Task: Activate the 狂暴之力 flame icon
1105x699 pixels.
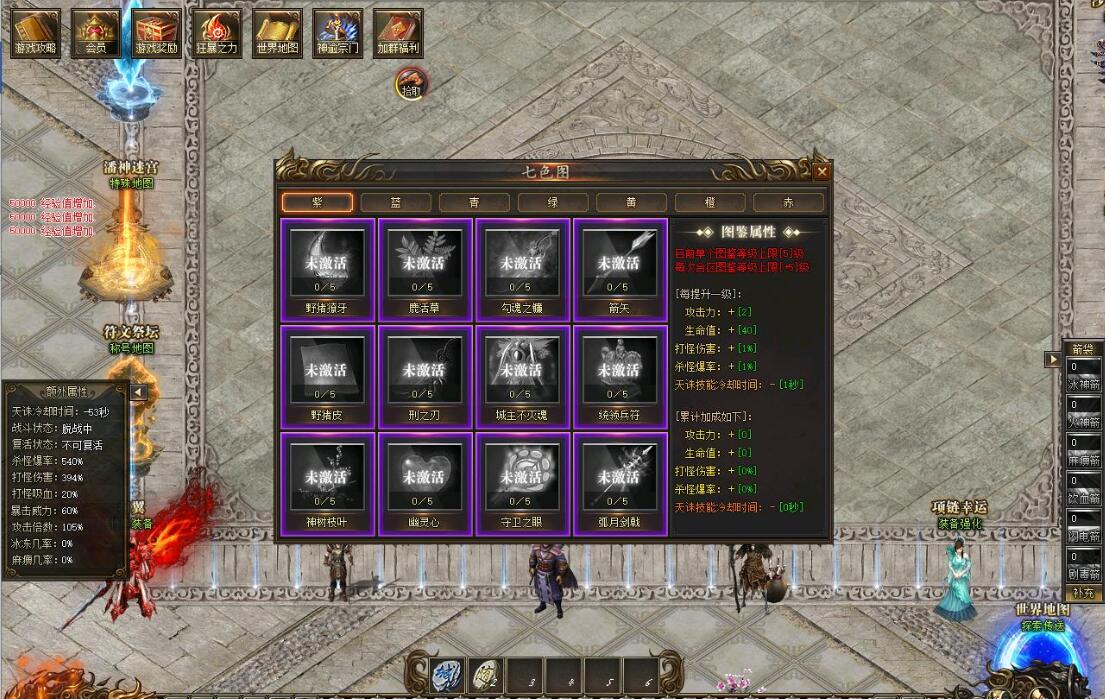Action: (217, 33)
